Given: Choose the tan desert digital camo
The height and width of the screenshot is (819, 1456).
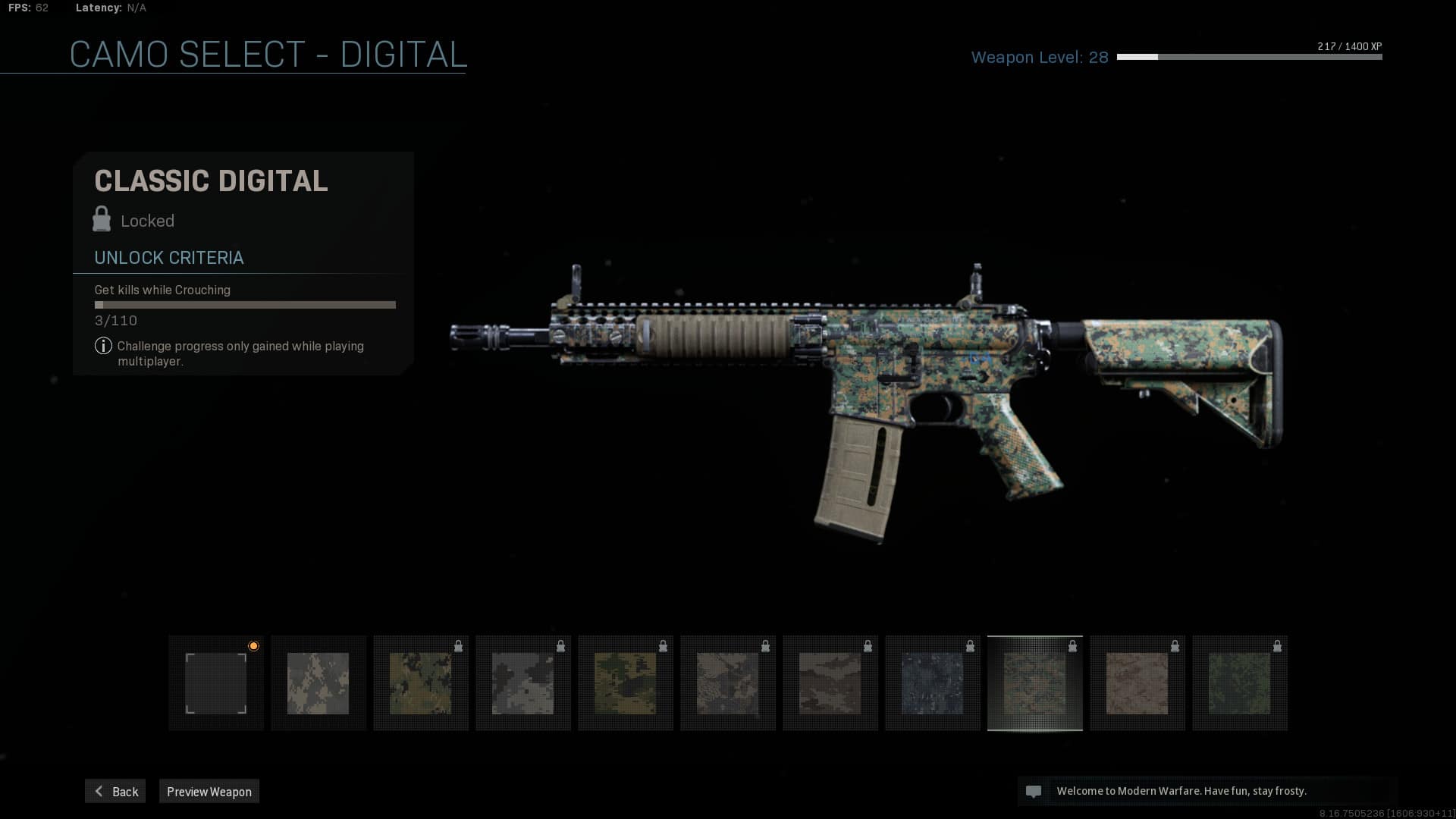Looking at the screenshot, I should point(1137,683).
